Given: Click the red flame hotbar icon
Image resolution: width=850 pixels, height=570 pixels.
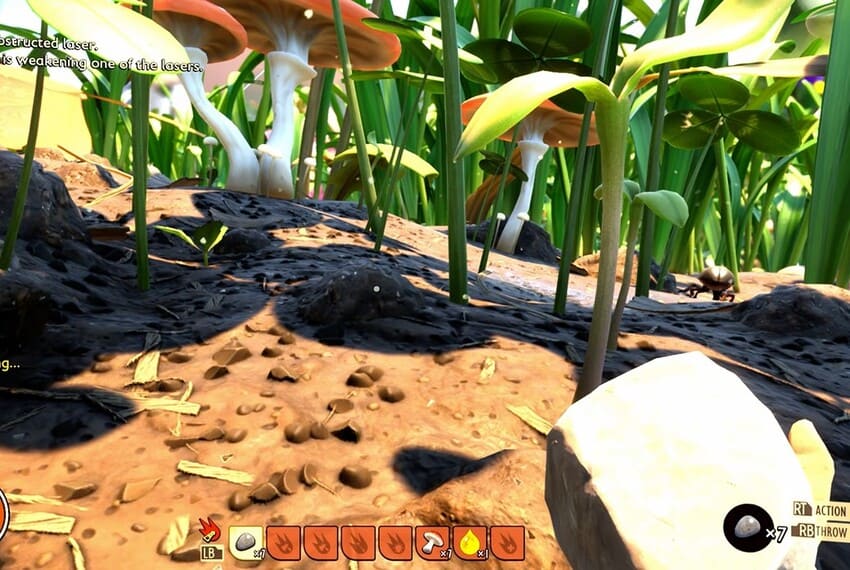Looking at the screenshot, I should [x=208, y=529].
